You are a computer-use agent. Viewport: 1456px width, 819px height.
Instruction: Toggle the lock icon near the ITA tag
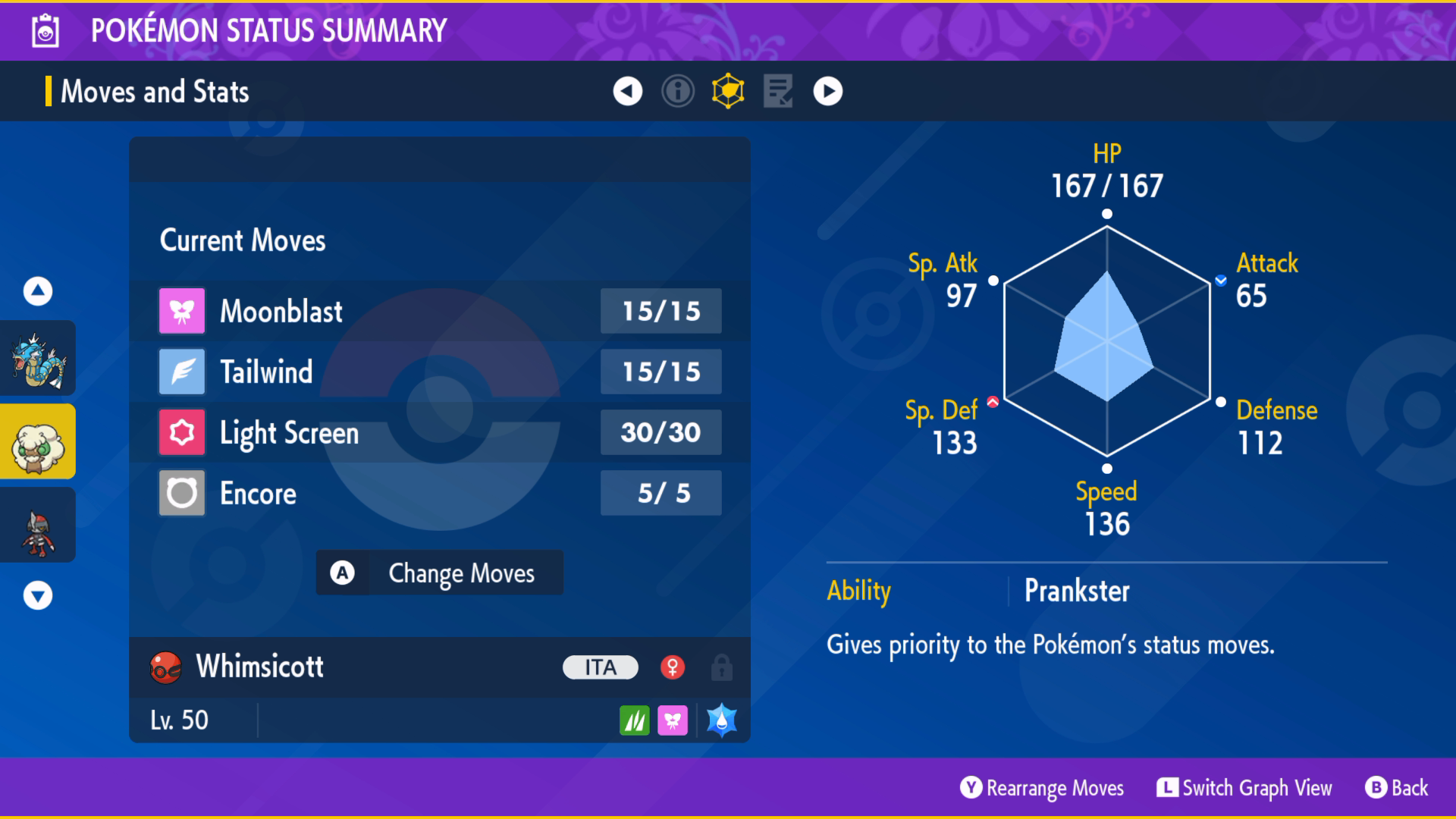tap(720, 667)
